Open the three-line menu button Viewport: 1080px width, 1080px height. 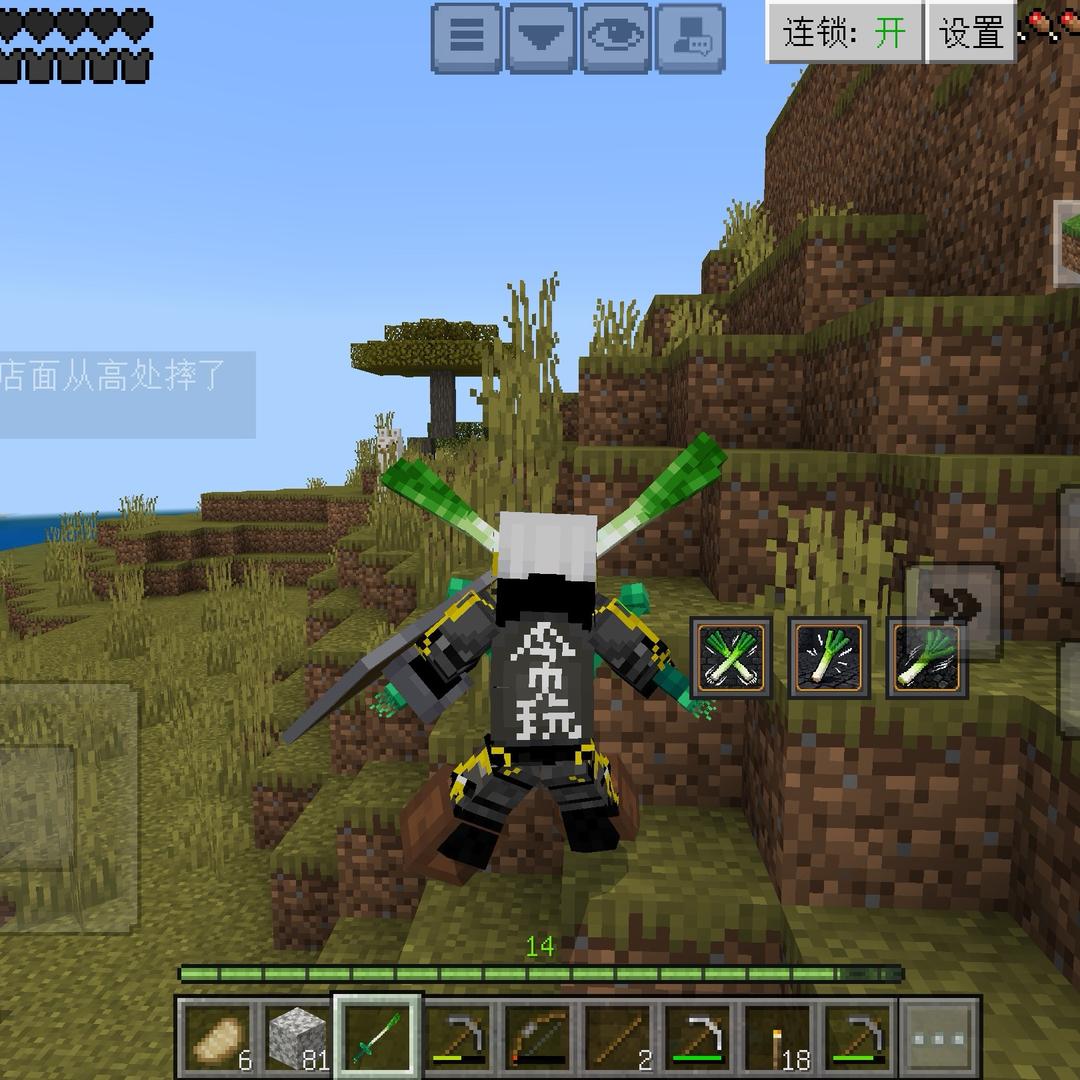point(466,37)
